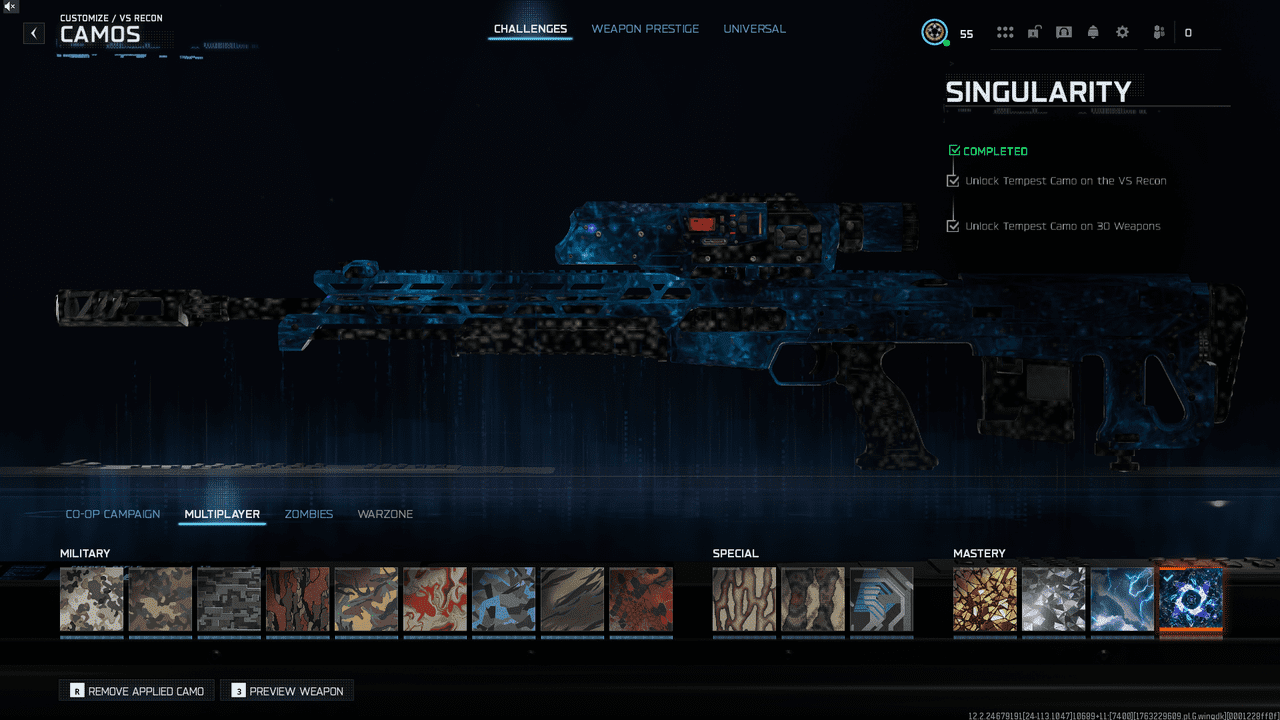Screen dimensions: 1280x720
Task: Go back using the left arrow button
Action: 33,32
